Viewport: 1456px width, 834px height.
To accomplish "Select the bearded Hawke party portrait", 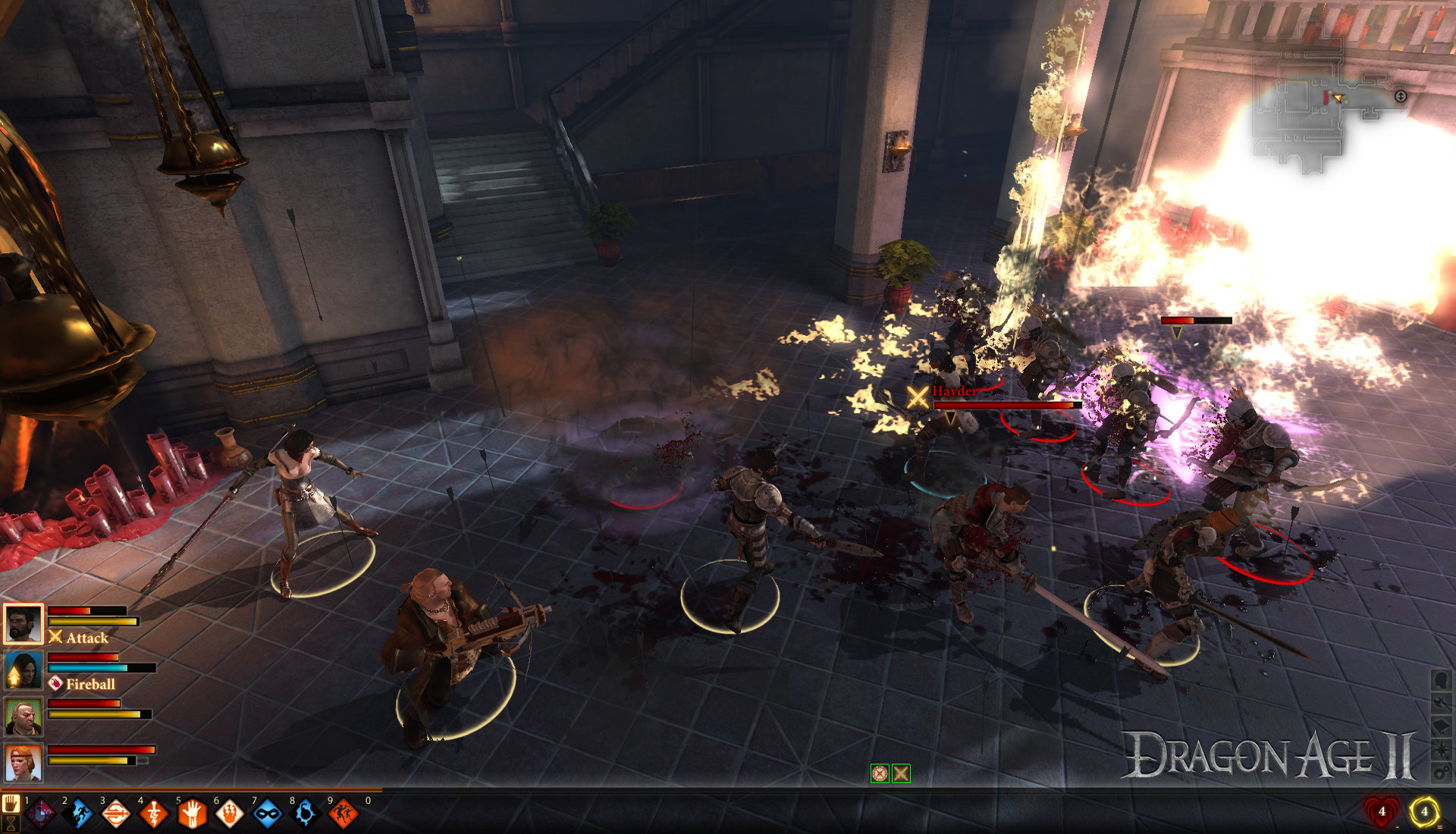I will [x=23, y=624].
